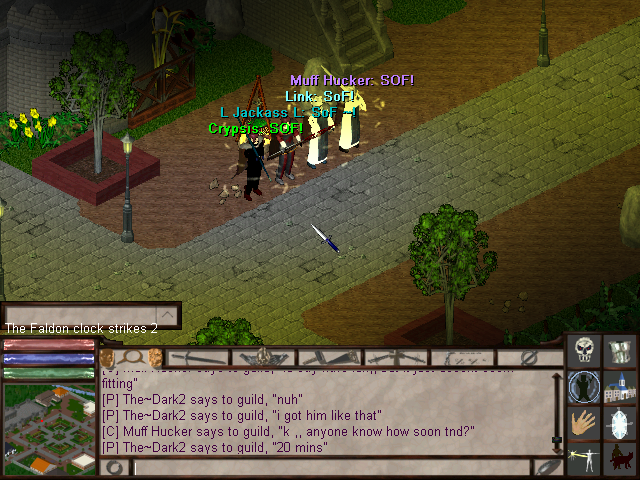
Task: Click the skull icon in the side panel
Action: [584, 351]
